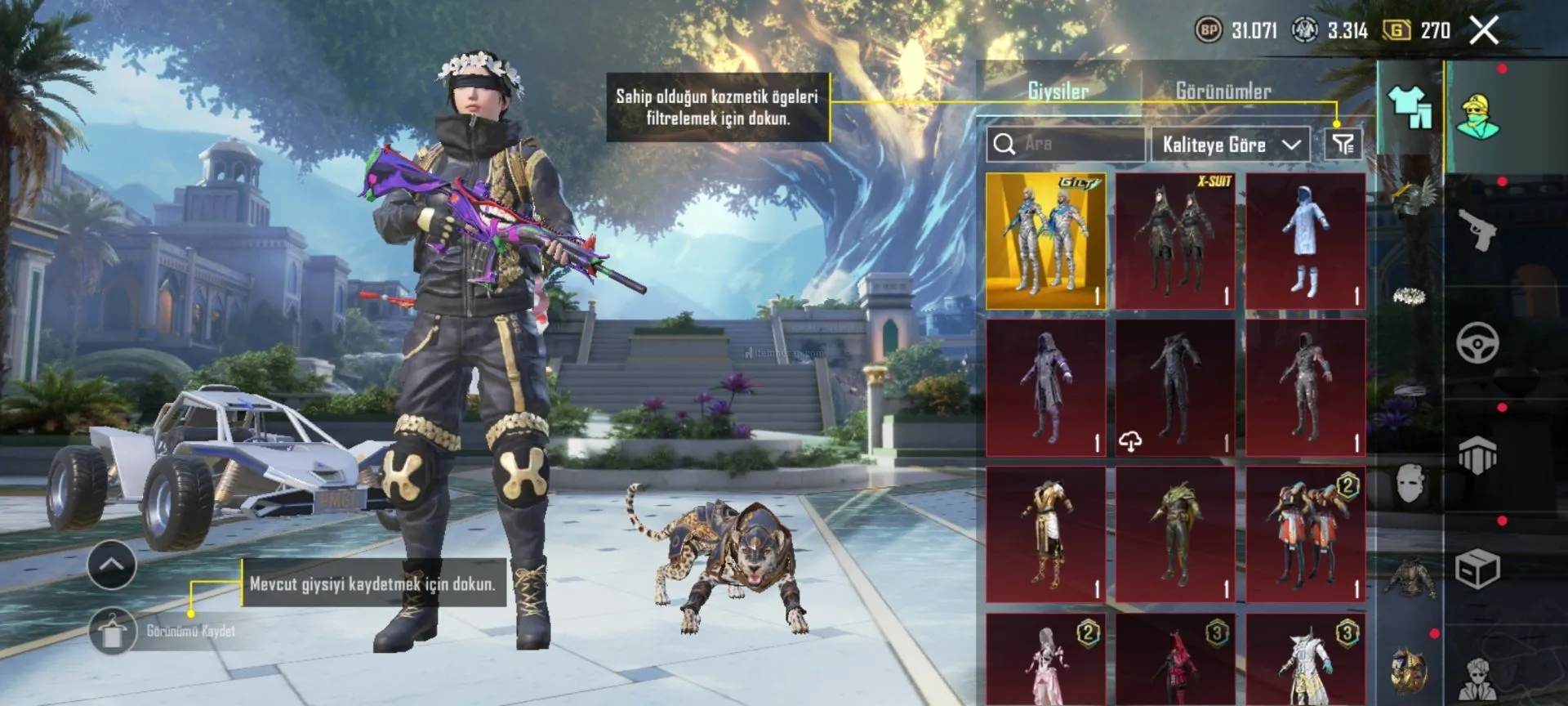The width and height of the screenshot is (1568, 706).
Task: Open the Görünümler tab
Action: pyautogui.click(x=1223, y=91)
